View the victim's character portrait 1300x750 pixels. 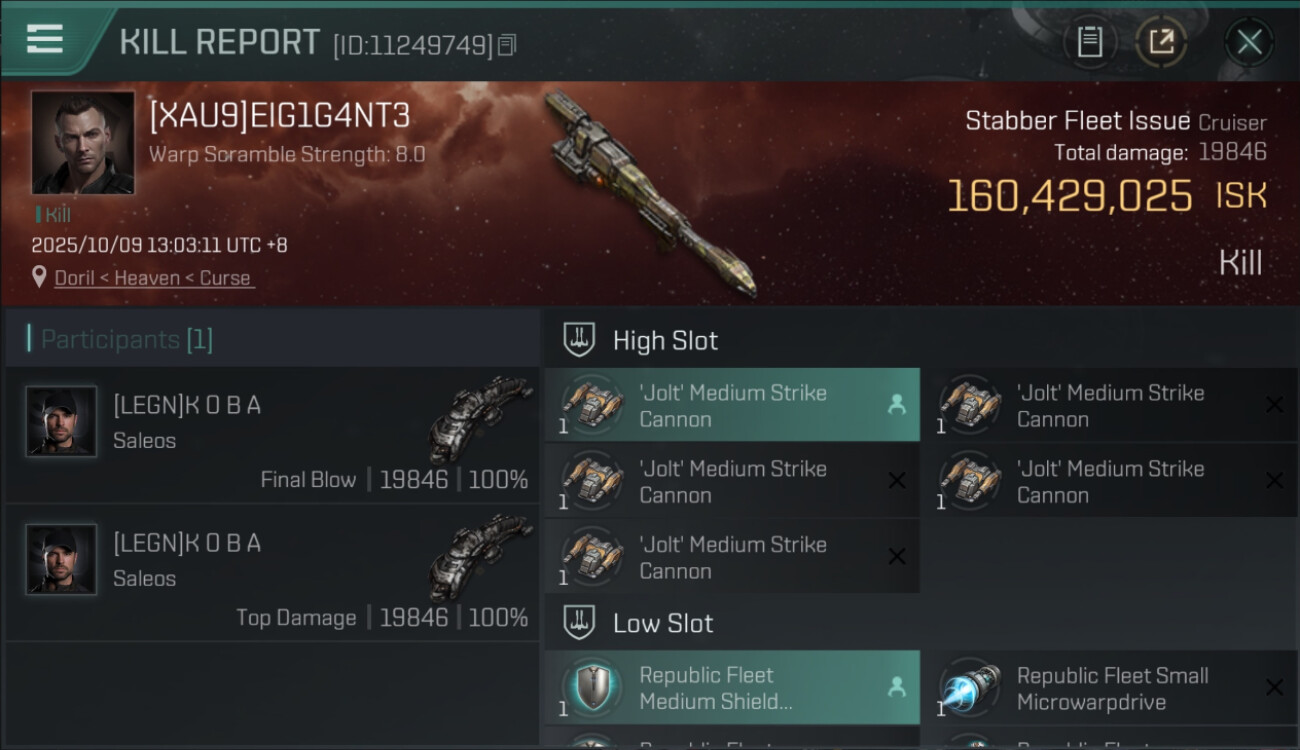[82, 143]
